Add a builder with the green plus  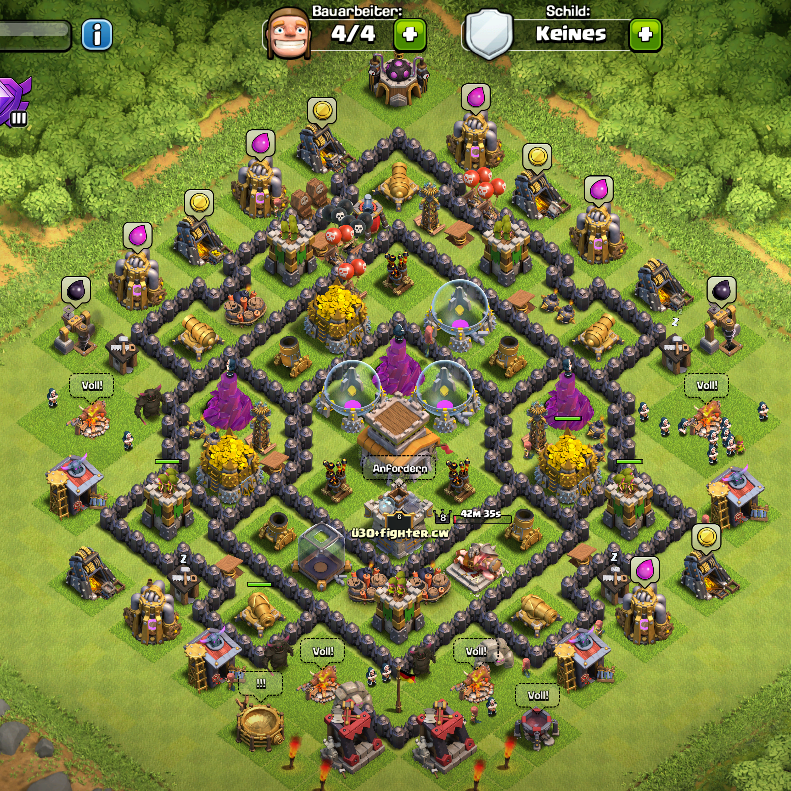tap(409, 34)
